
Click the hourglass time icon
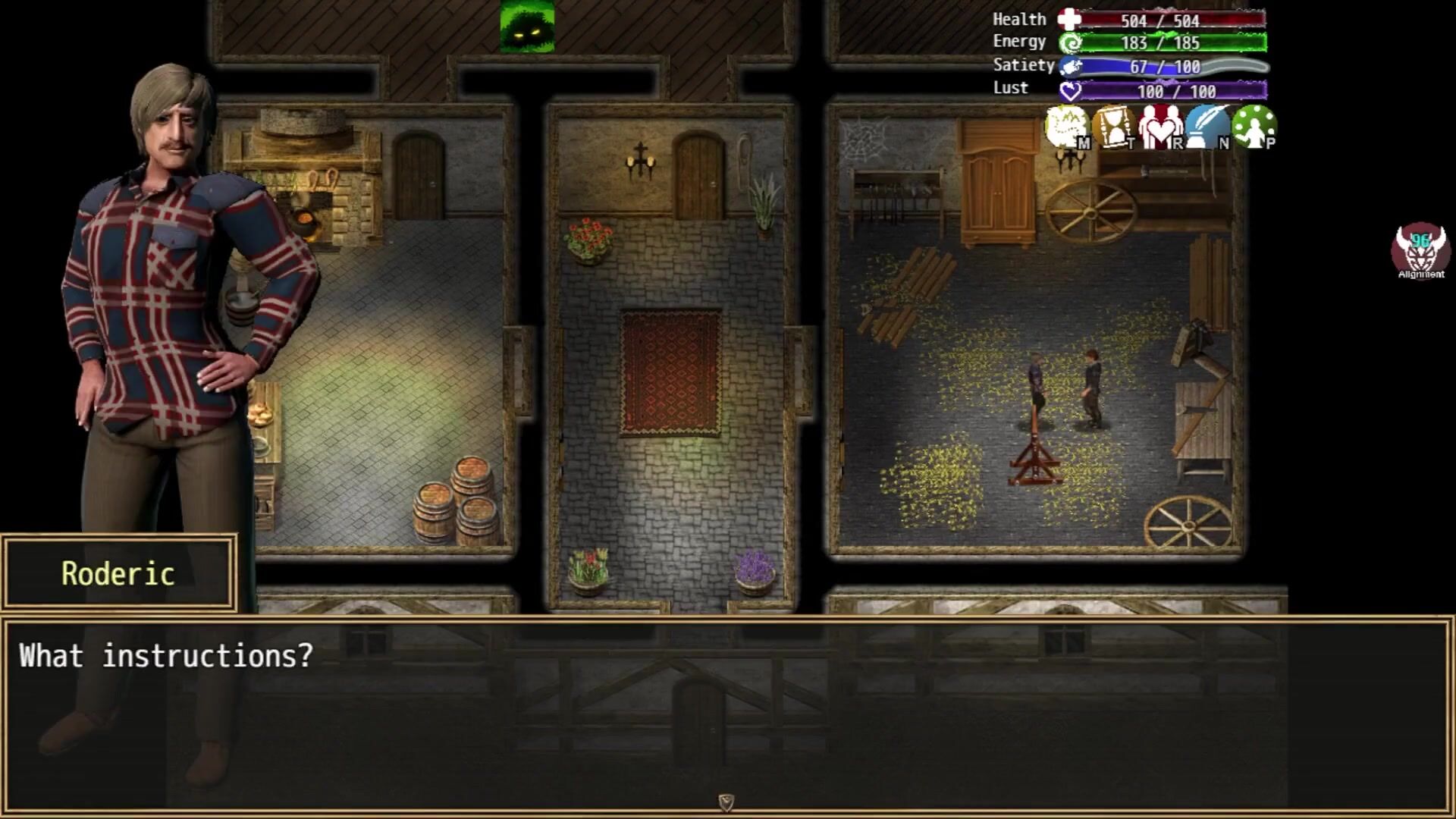1114,127
